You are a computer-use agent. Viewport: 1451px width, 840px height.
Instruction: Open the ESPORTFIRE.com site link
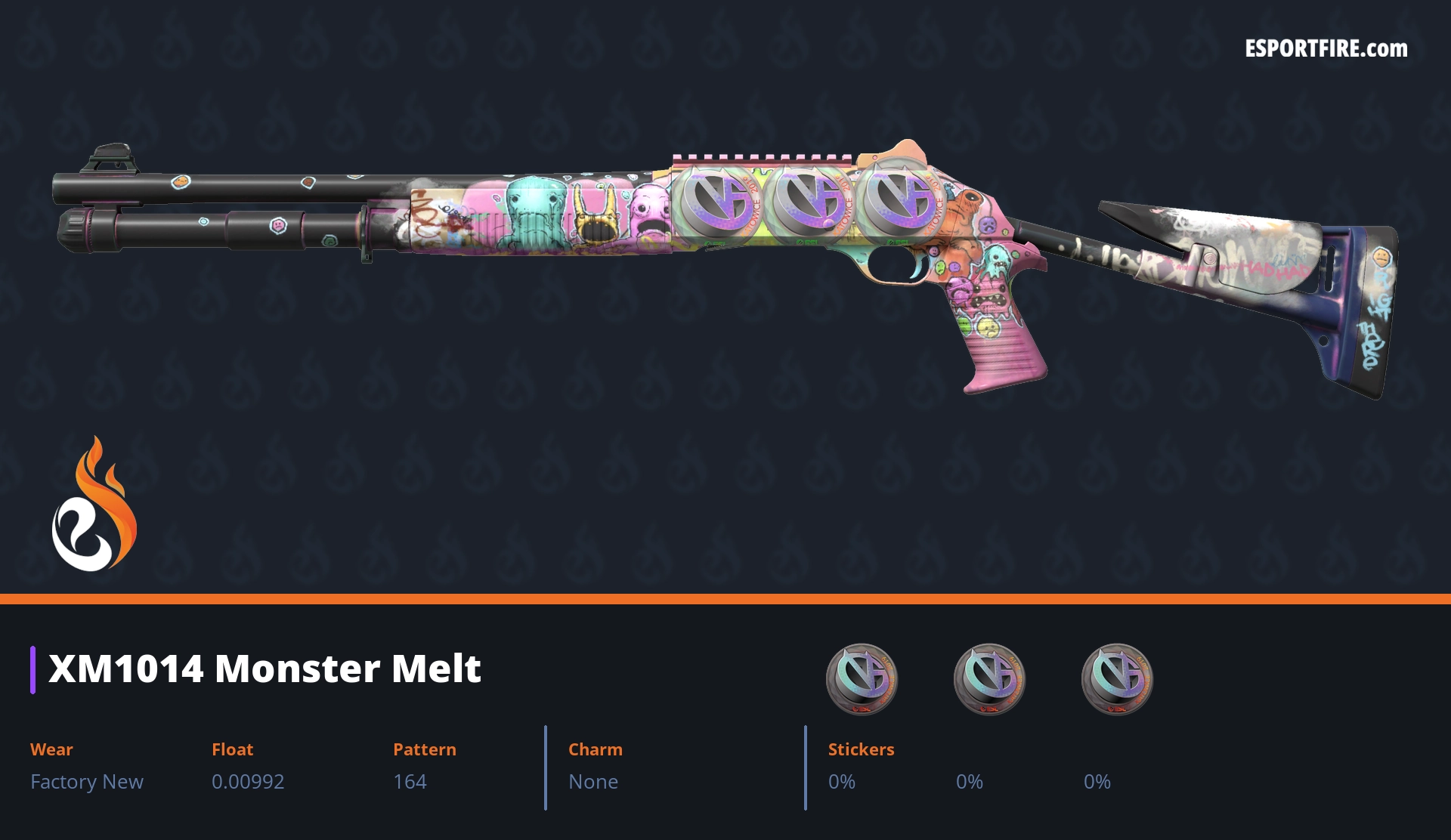1326,49
